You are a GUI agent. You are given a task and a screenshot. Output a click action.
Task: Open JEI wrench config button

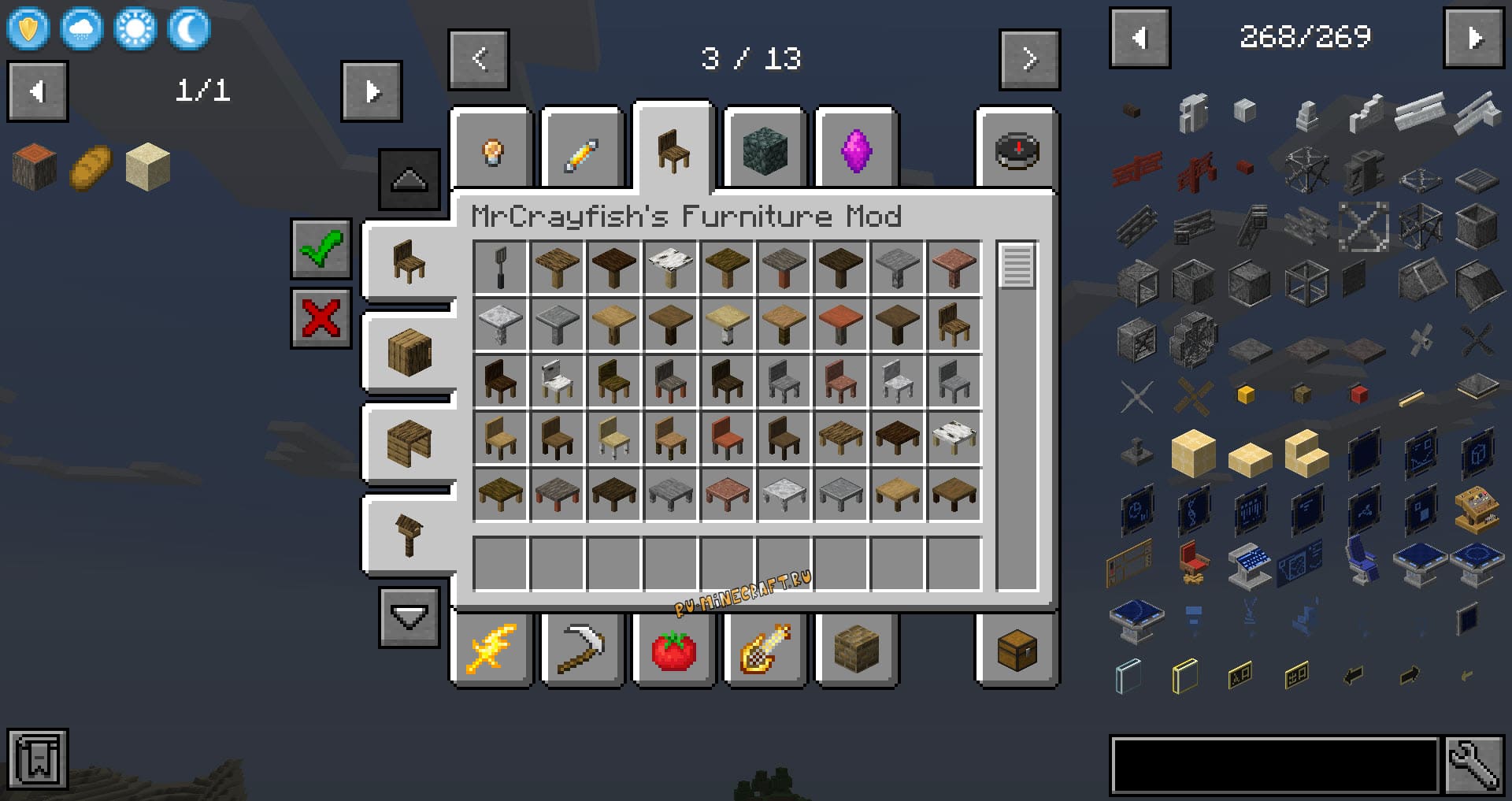pos(1473,766)
